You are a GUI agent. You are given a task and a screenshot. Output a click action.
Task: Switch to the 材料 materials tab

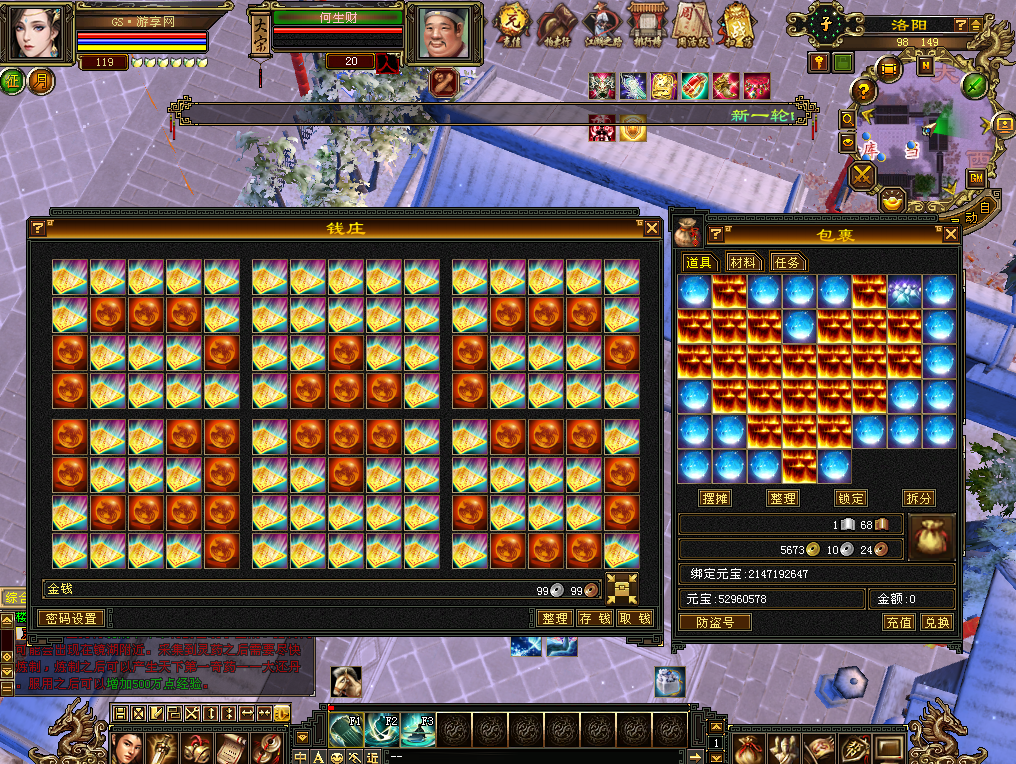743,262
